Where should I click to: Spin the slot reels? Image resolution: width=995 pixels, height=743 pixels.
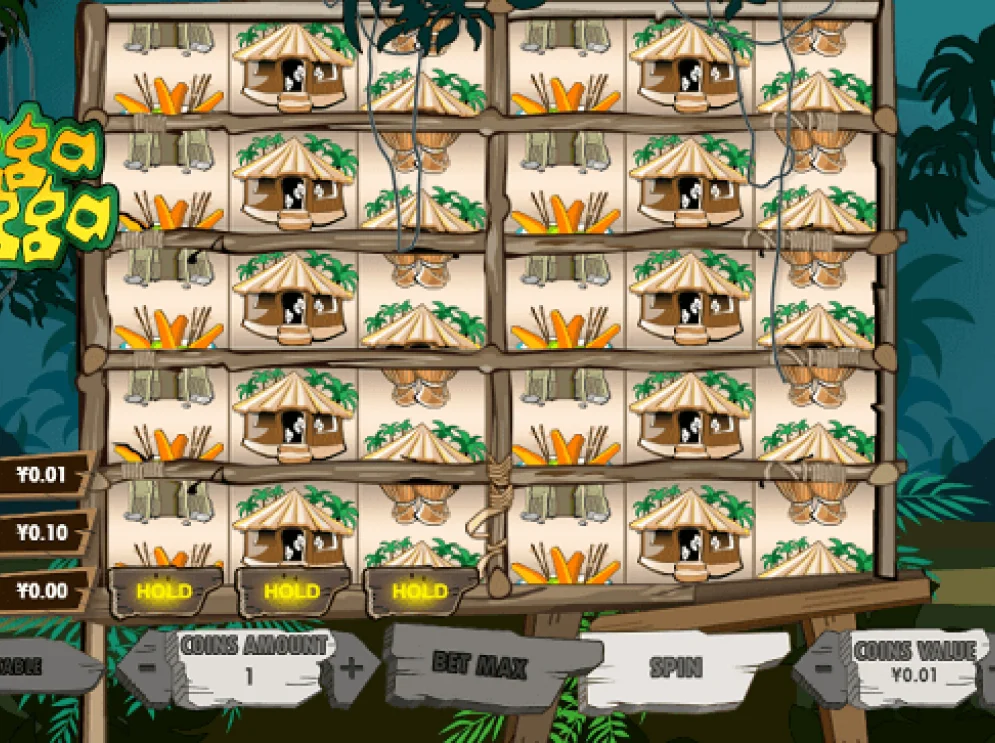(677, 668)
